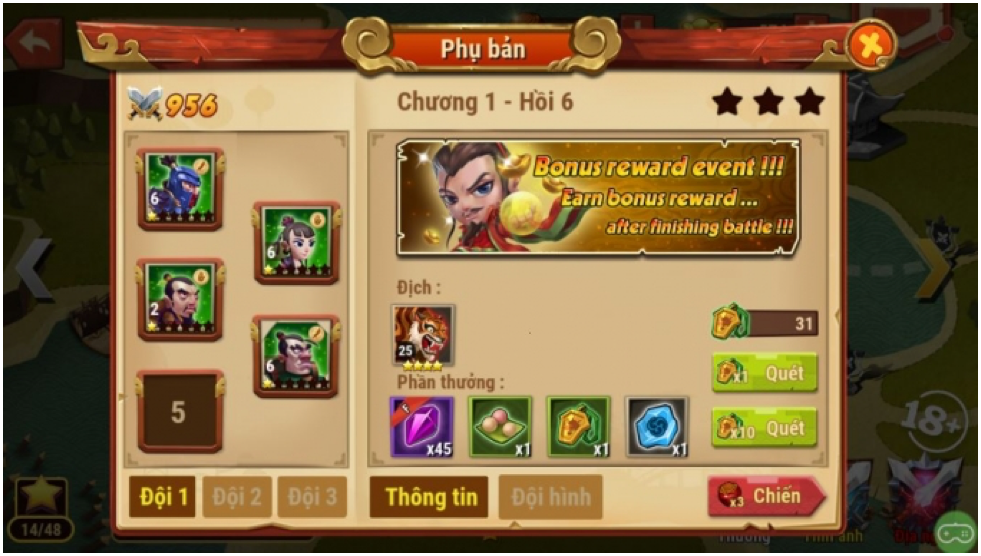Image resolution: width=981 pixels, height=556 pixels.
Task: Switch to the Đội 3 team tab
Action: (x=312, y=497)
